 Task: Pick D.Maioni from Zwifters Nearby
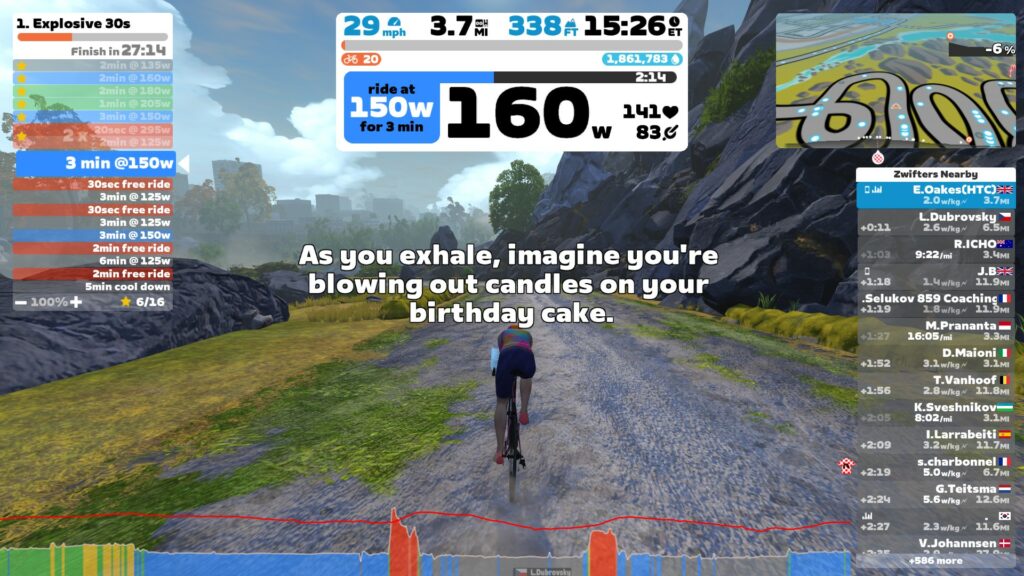coord(935,357)
